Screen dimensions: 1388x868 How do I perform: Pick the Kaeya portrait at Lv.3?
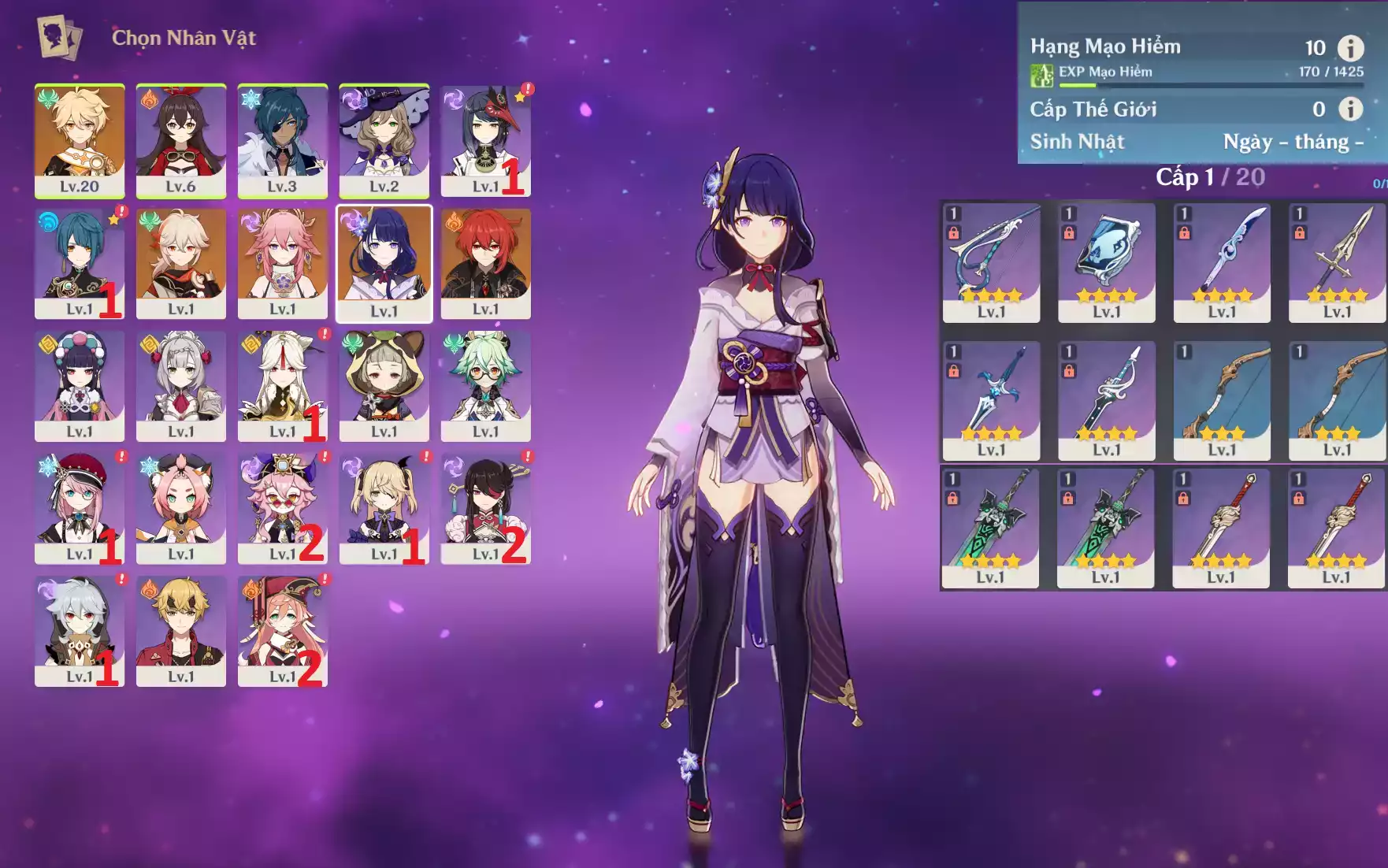click(x=282, y=140)
